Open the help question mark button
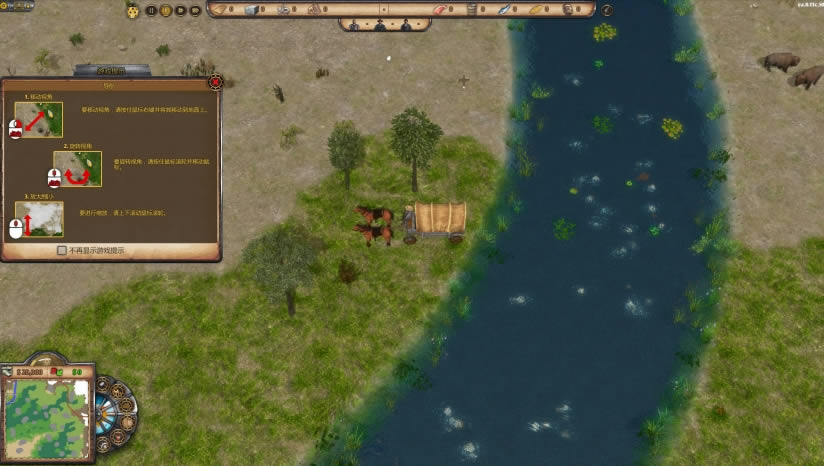This screenshot has width=824, height=466. (x=607, y=10)
